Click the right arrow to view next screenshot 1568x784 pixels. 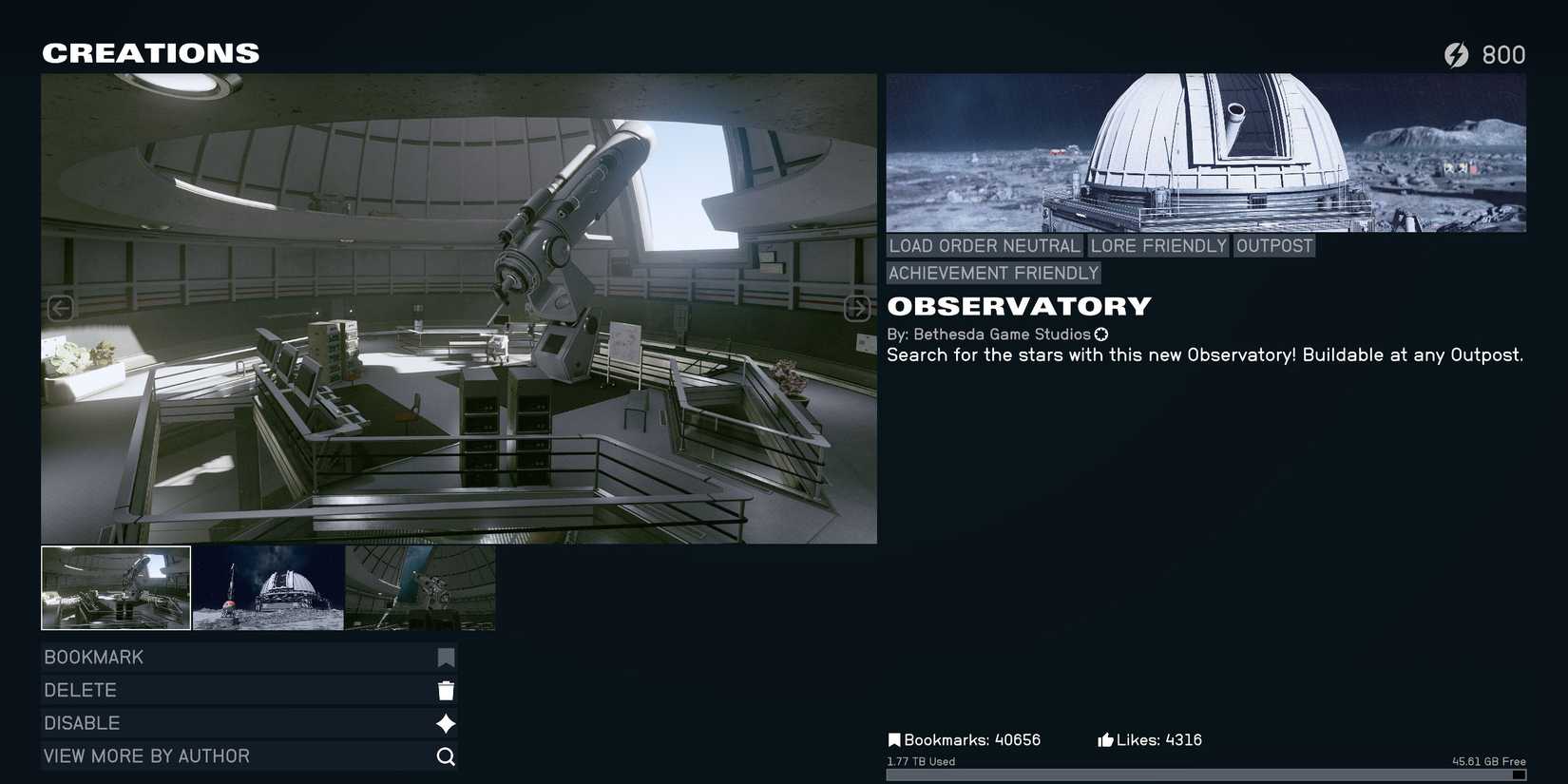pyautogui.click(x=856, y=308)
